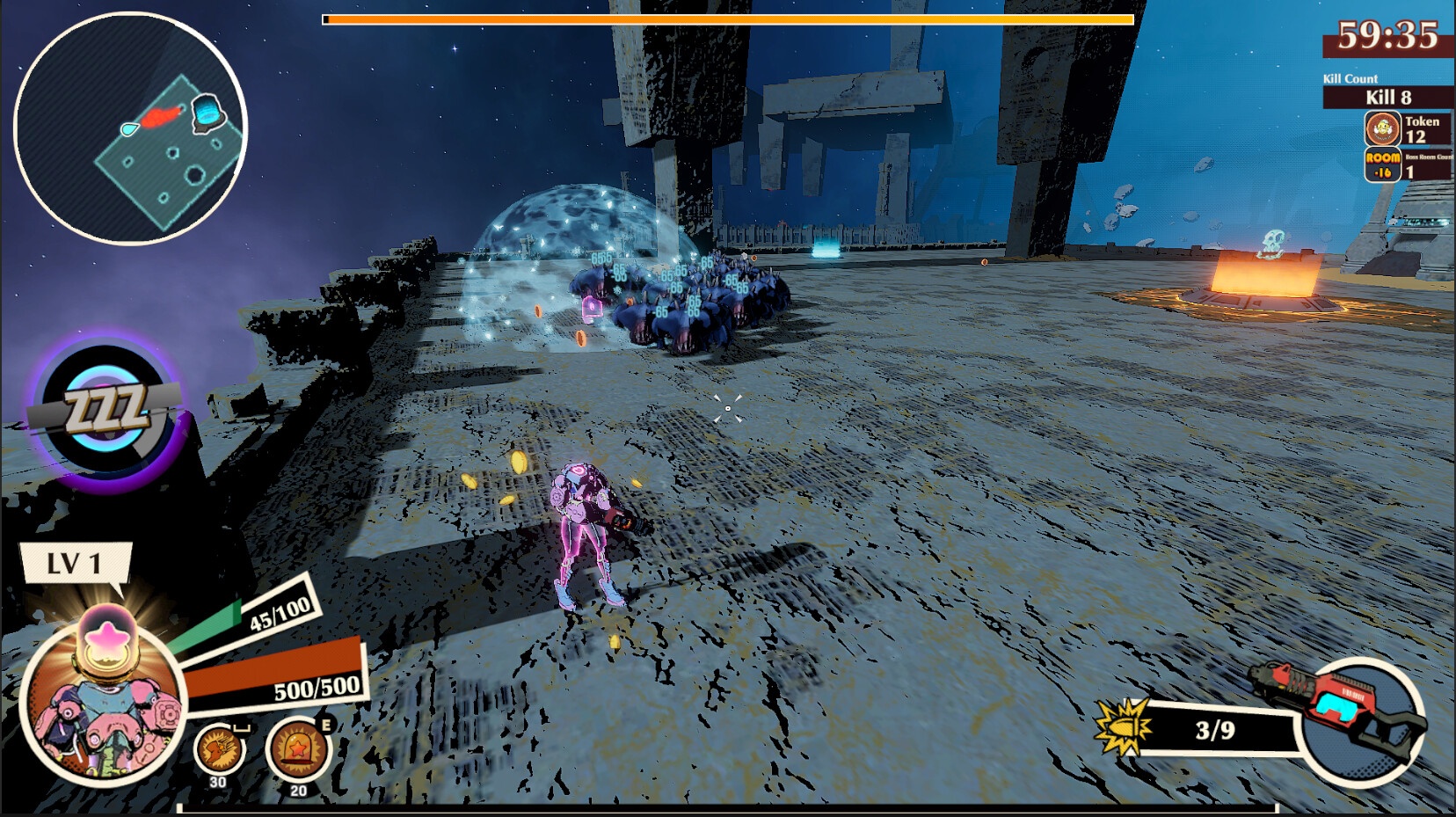Click the ROOM -16 icon

(x=1382, y=164)
